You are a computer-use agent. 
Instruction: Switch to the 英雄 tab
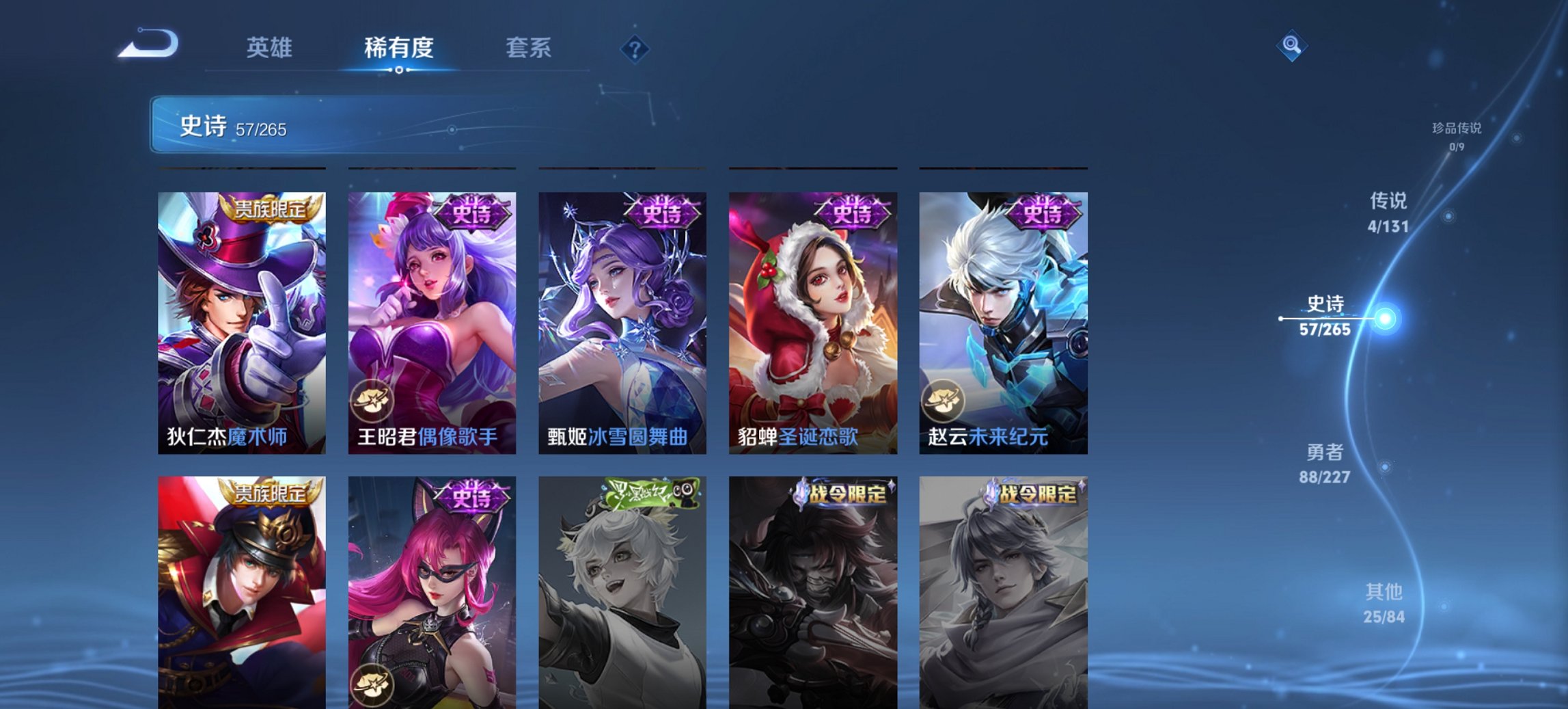pos(271,48)
